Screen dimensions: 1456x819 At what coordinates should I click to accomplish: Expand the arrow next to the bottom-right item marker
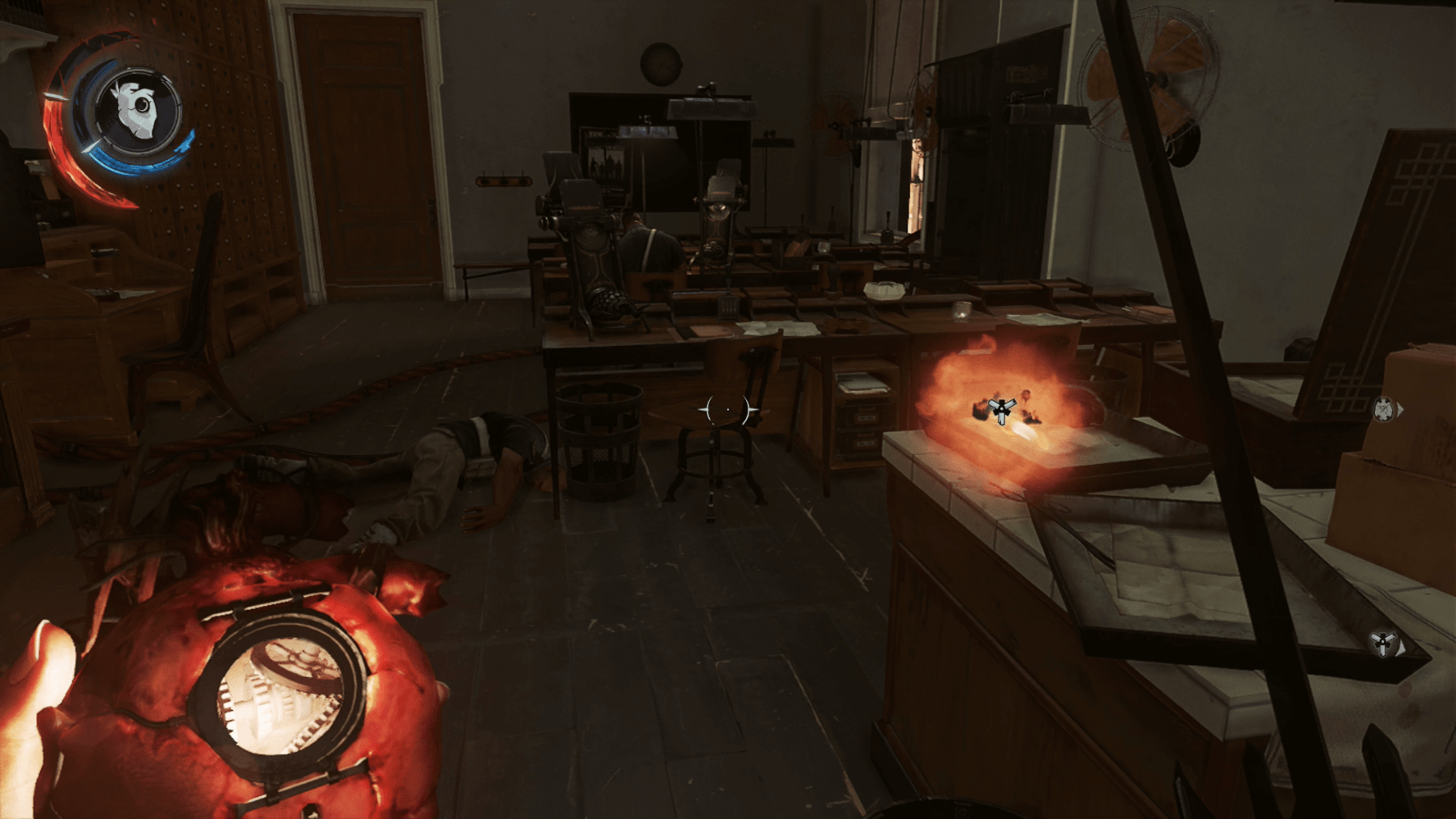[x=1401, y=648]
